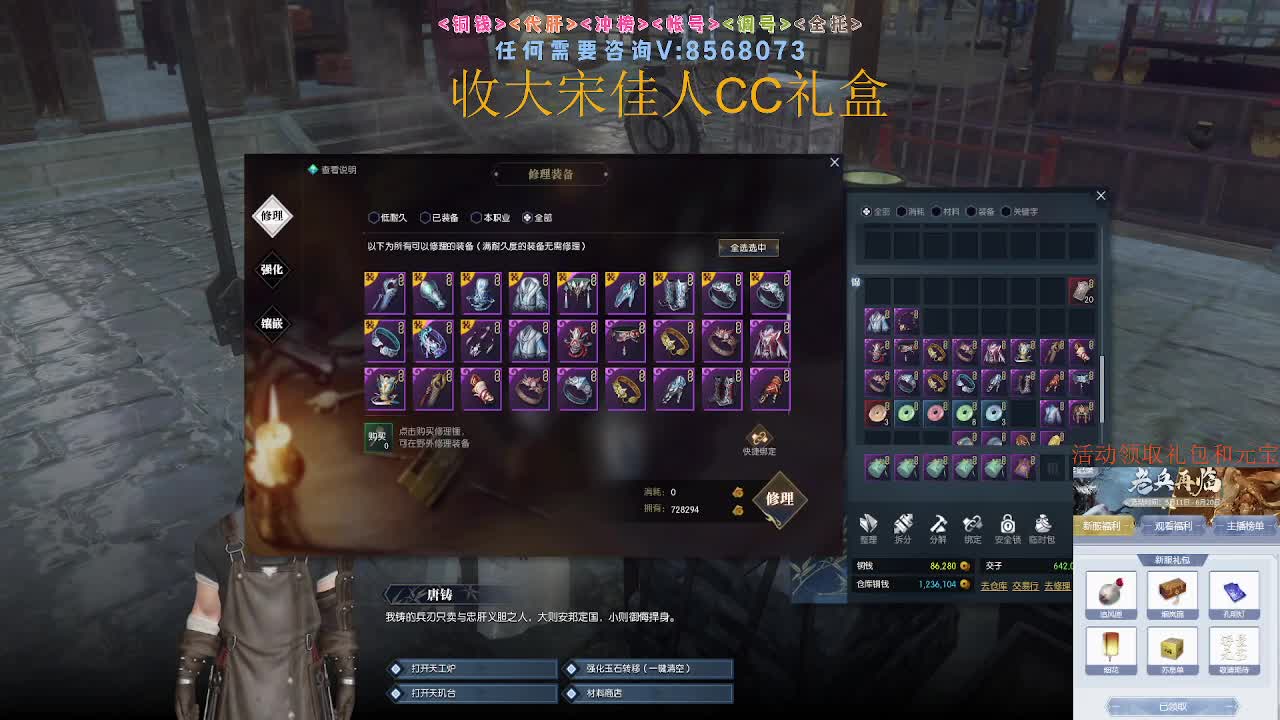1280x720 pixels.
Task: Switch to the 镶嵌 tab
Action: tap(271, 325)
